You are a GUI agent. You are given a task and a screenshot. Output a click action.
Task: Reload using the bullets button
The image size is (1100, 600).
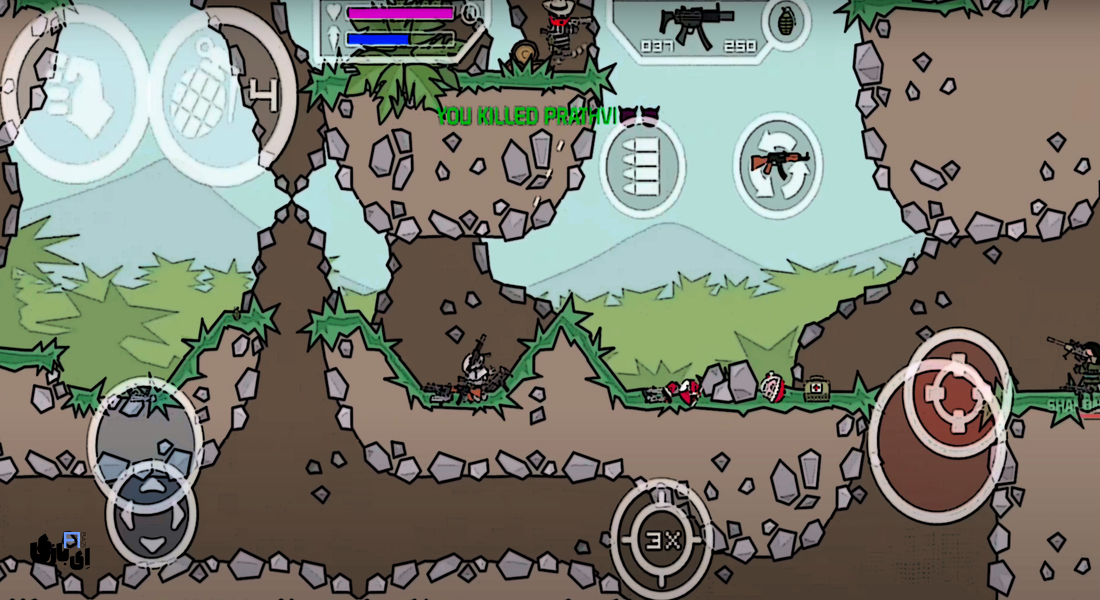tap(642, 166)
